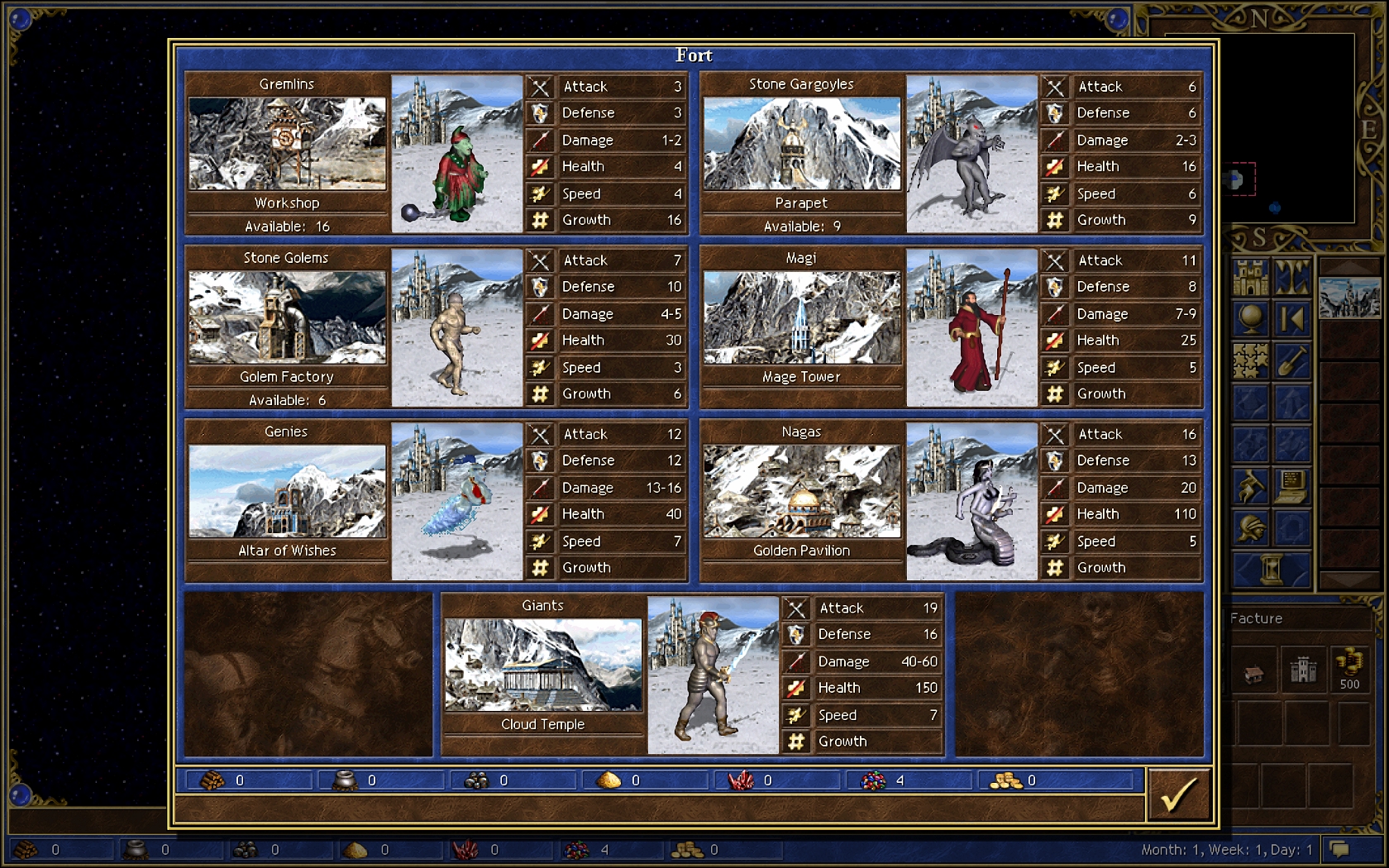
Task: Show the Naga creature portrait
Action: pyautogui.click(x=971, y=501)
